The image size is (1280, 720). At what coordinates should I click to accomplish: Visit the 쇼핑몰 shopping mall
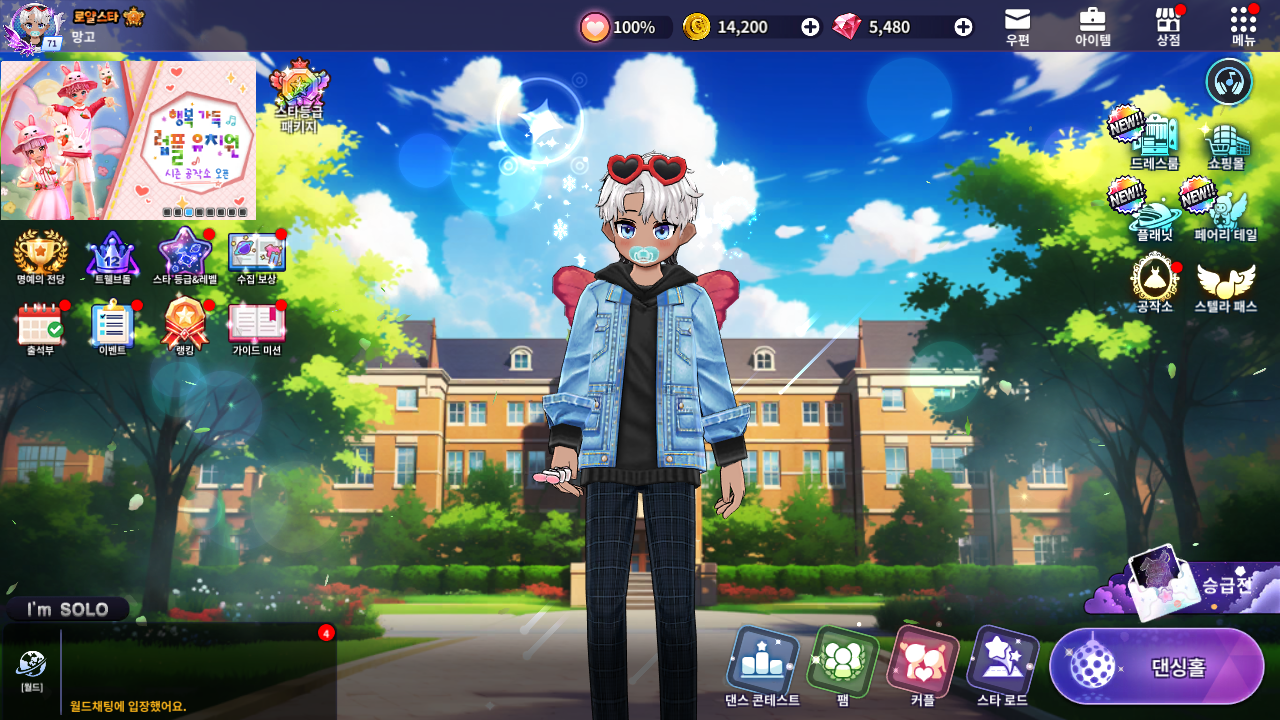[x=1226, y=143]
